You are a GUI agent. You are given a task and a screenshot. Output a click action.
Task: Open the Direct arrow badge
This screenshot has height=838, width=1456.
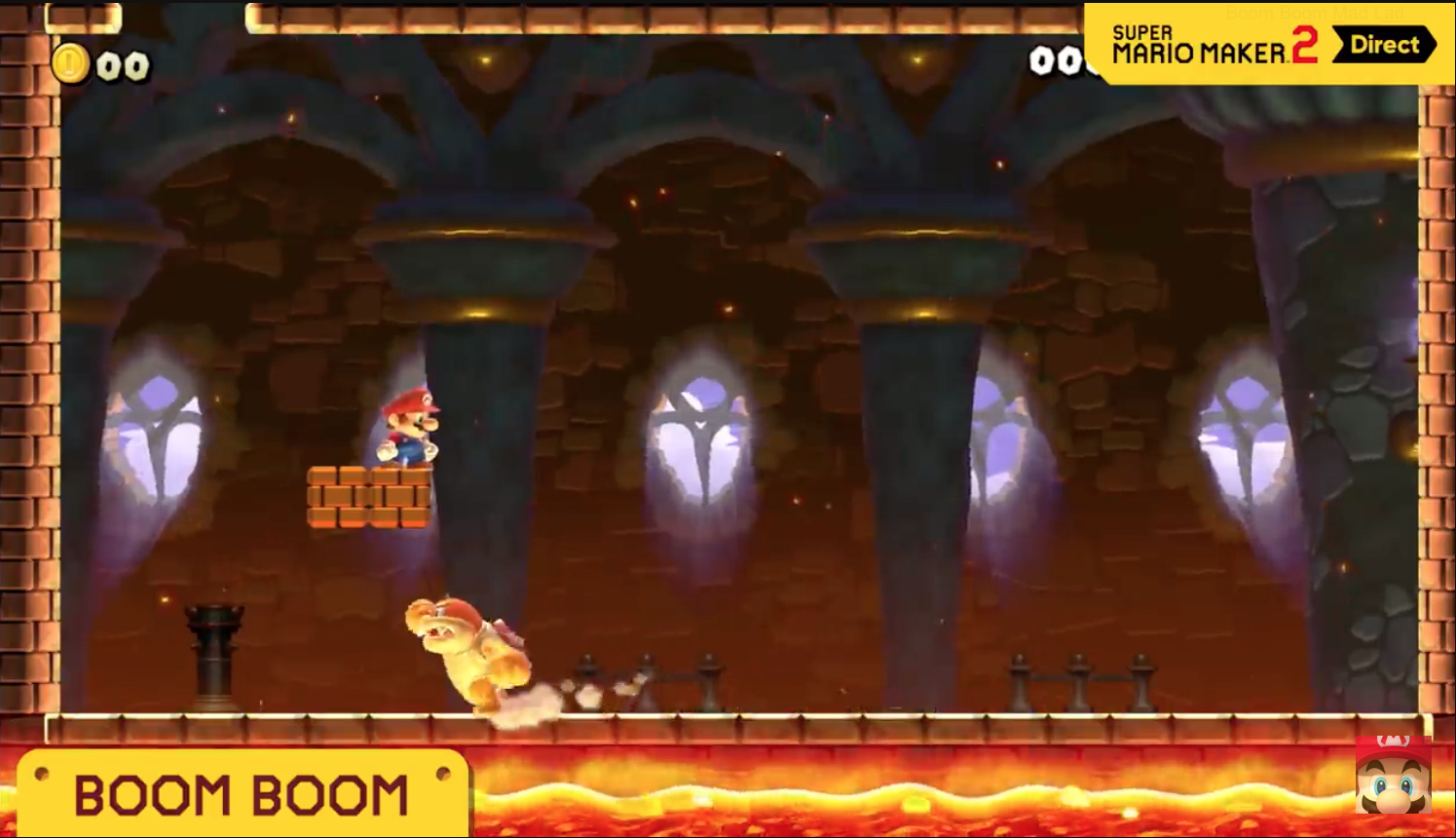1384,45
